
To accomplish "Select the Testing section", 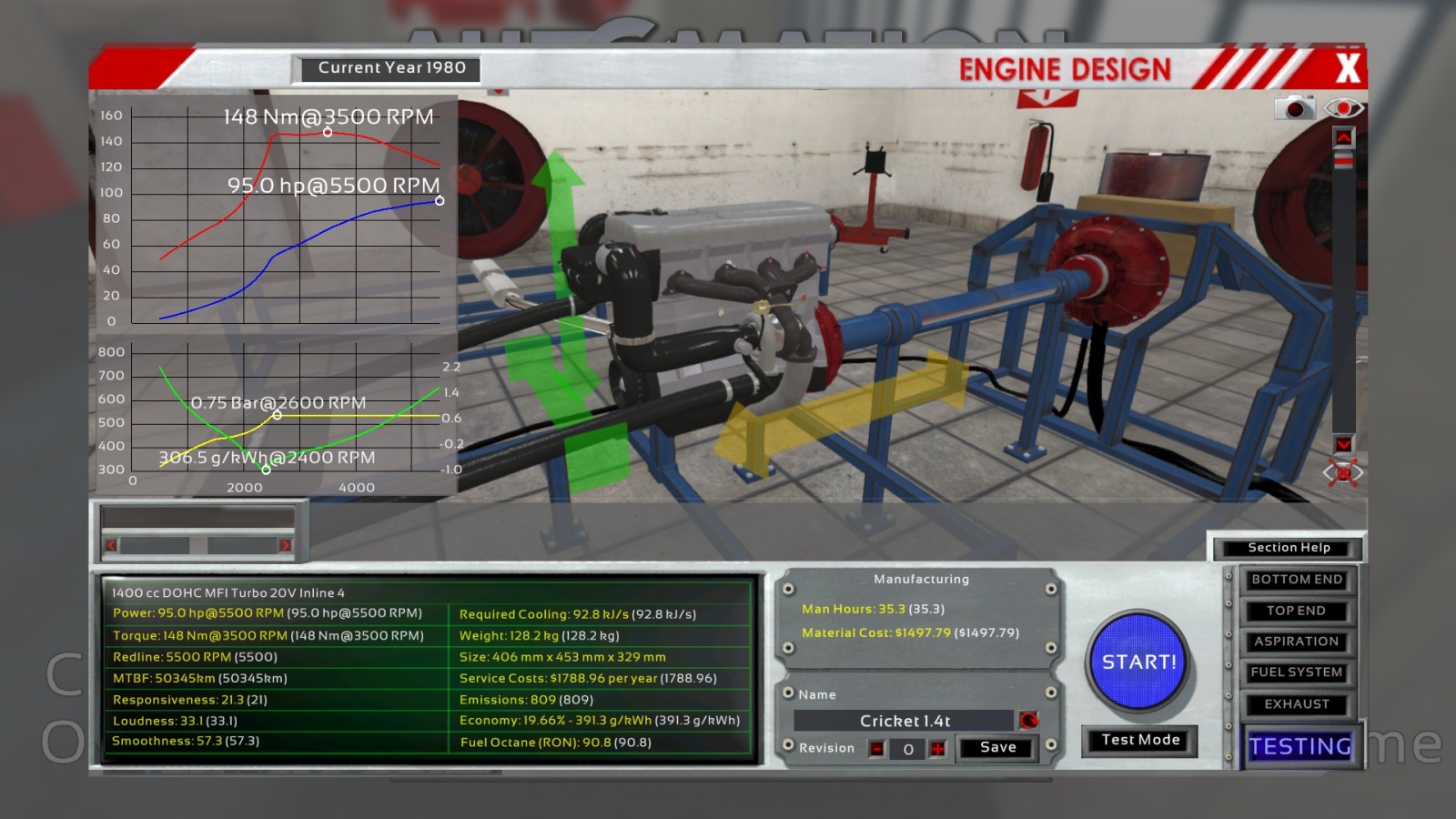I will [x=1299, y=746].
